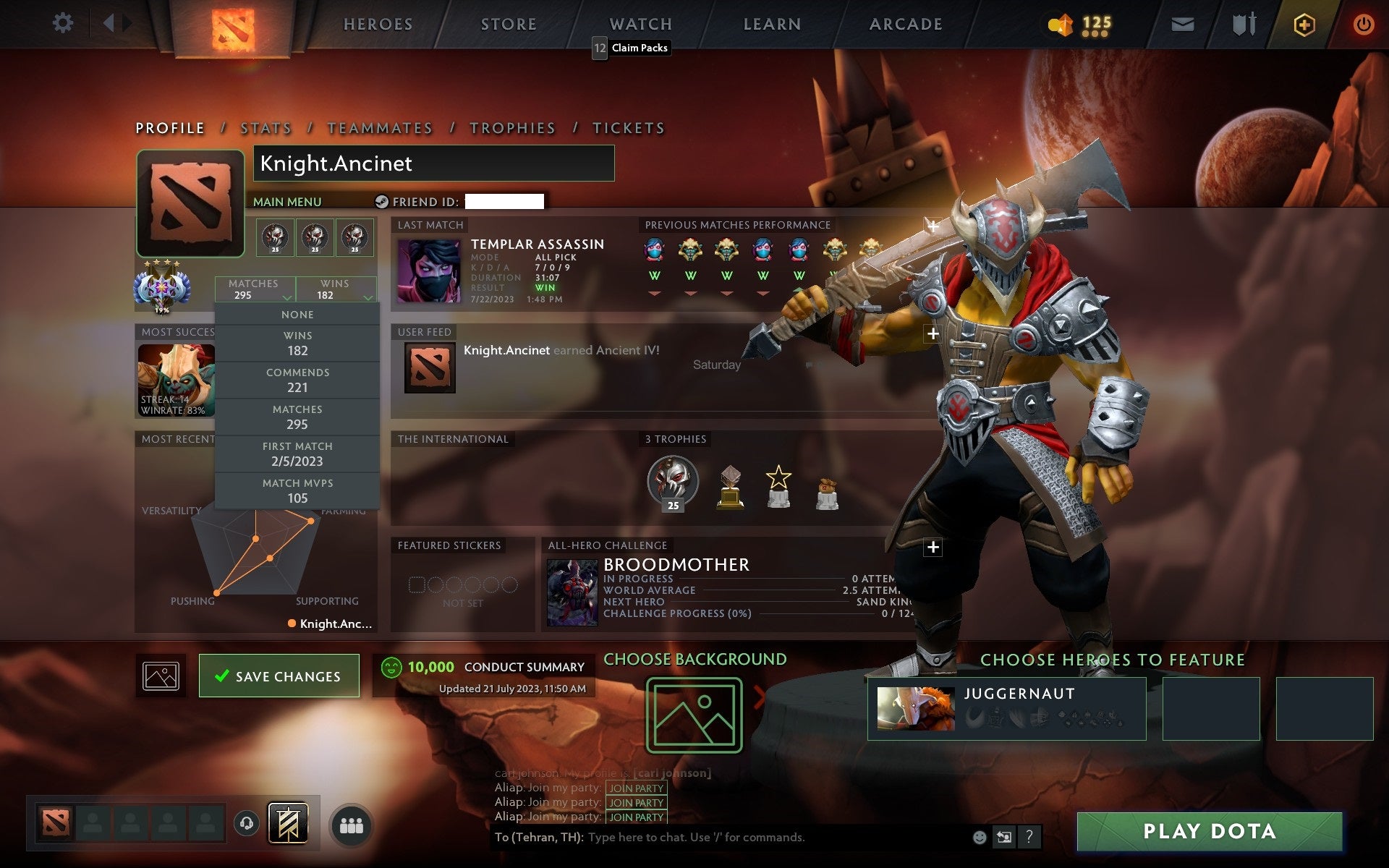Click the SAVE CHANGES button
1389x868 pixels.
point(279,675)
